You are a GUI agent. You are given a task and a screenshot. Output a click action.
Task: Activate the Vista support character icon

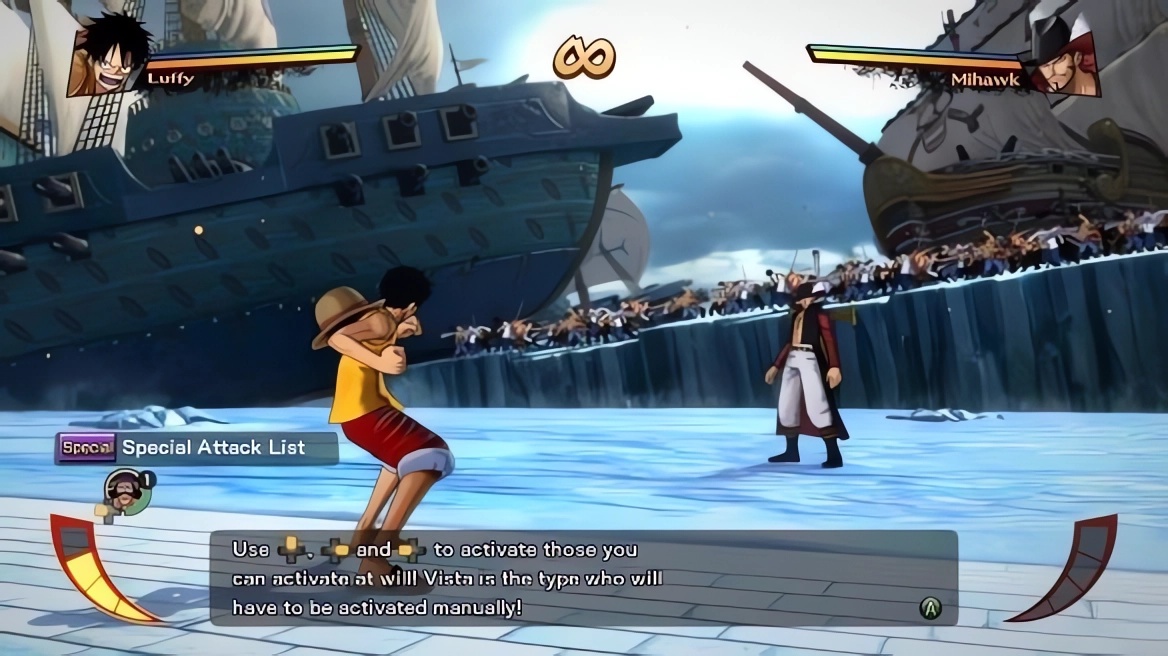(126, 490)
